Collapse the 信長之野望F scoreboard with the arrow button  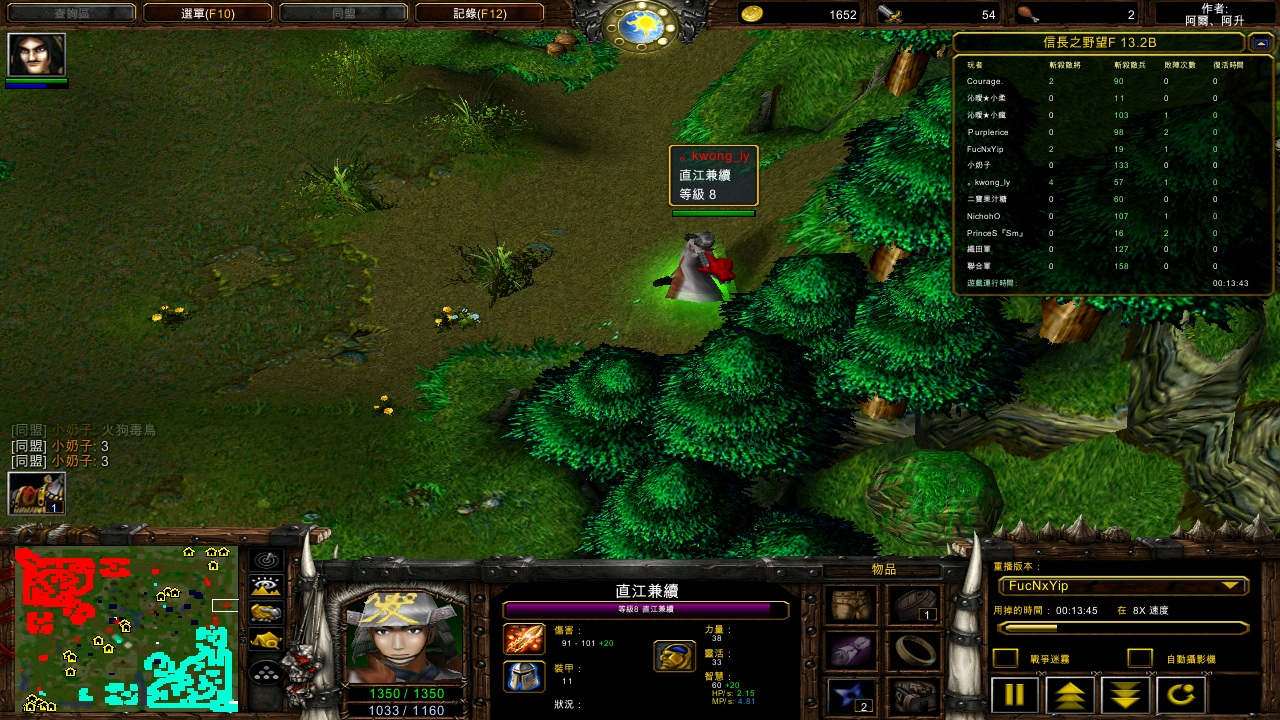click(x=1260, y=43)
